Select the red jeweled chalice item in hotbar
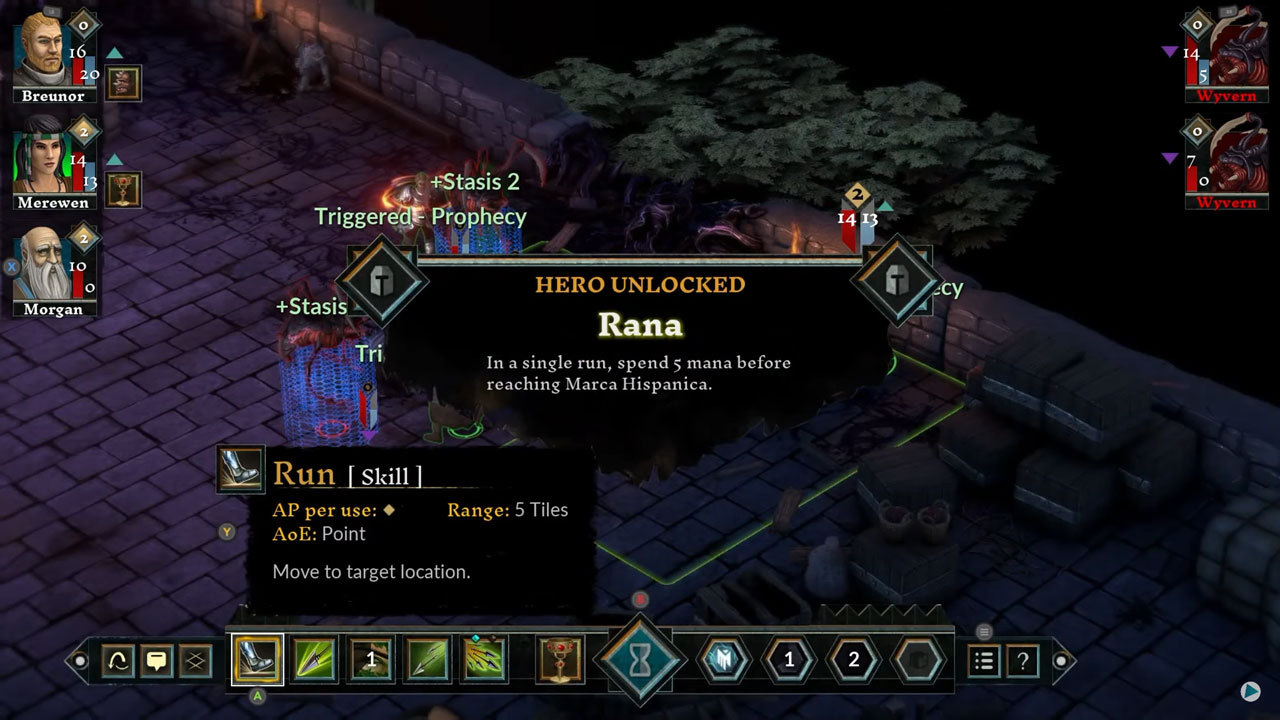1280x720 pixels. [x=560, y=660]
